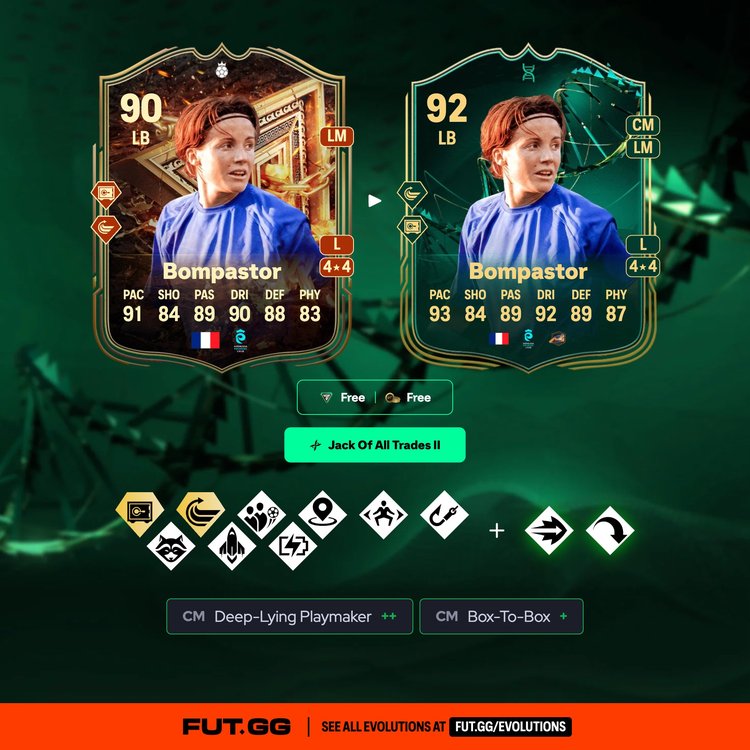750x750 pixels.
Task: Click the rocket playstyle icon
Action: point(231,547)
